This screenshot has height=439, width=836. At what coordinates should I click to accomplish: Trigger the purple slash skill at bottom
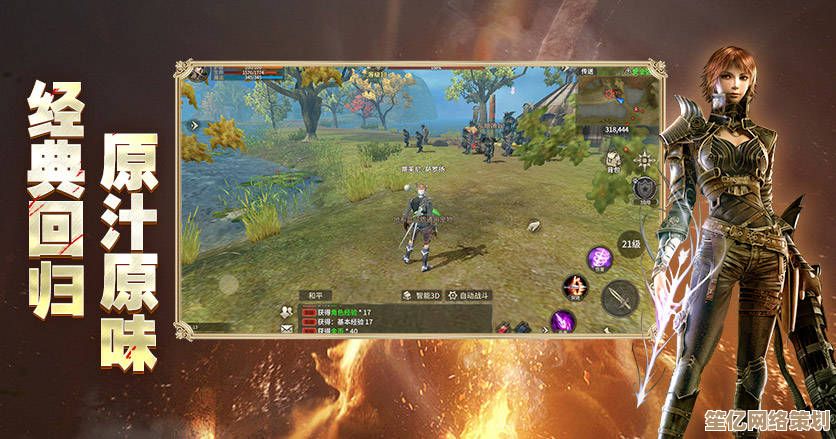[x=562, y=322]
